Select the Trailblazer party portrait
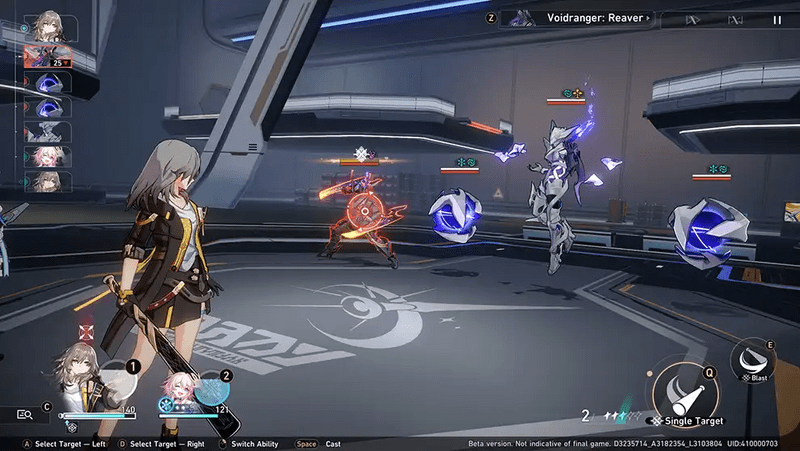Screen dimensions: 800x451 [75, 372]
